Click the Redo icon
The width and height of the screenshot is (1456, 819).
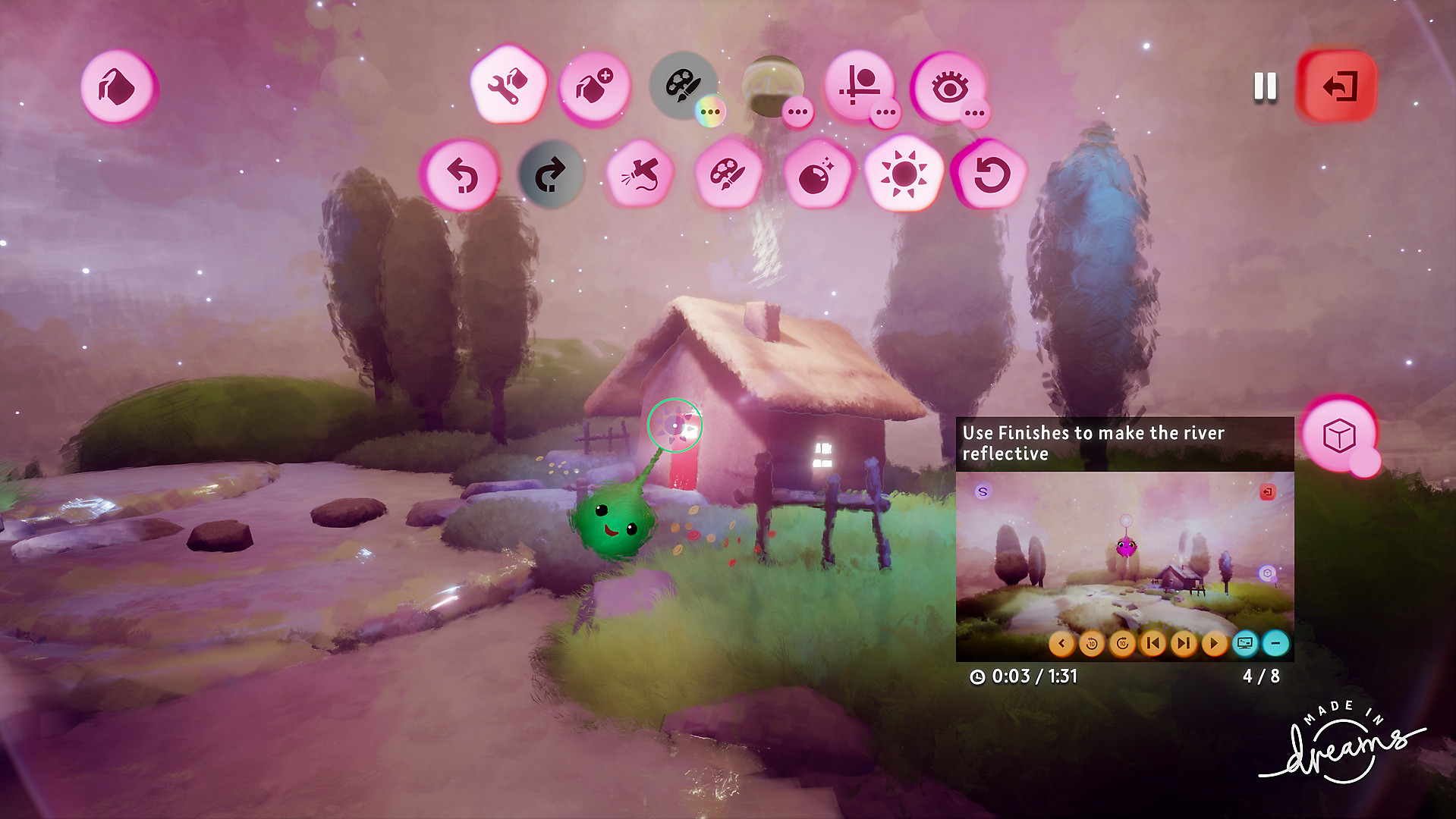pyautogui.click(x=550, y=173)
